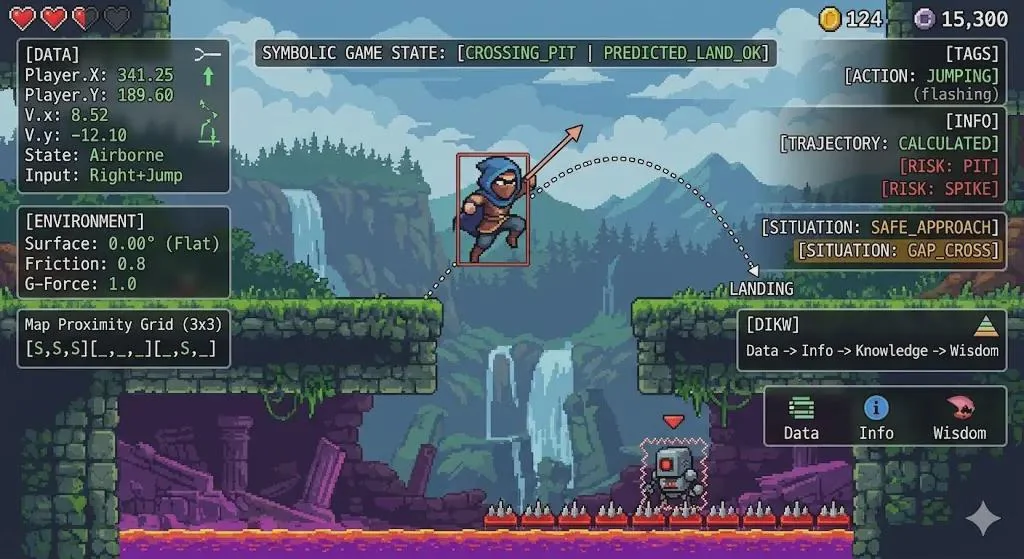Click the DIKW pyramid icon
This screenshot has width=1024, height=559.
pos(985,328)
